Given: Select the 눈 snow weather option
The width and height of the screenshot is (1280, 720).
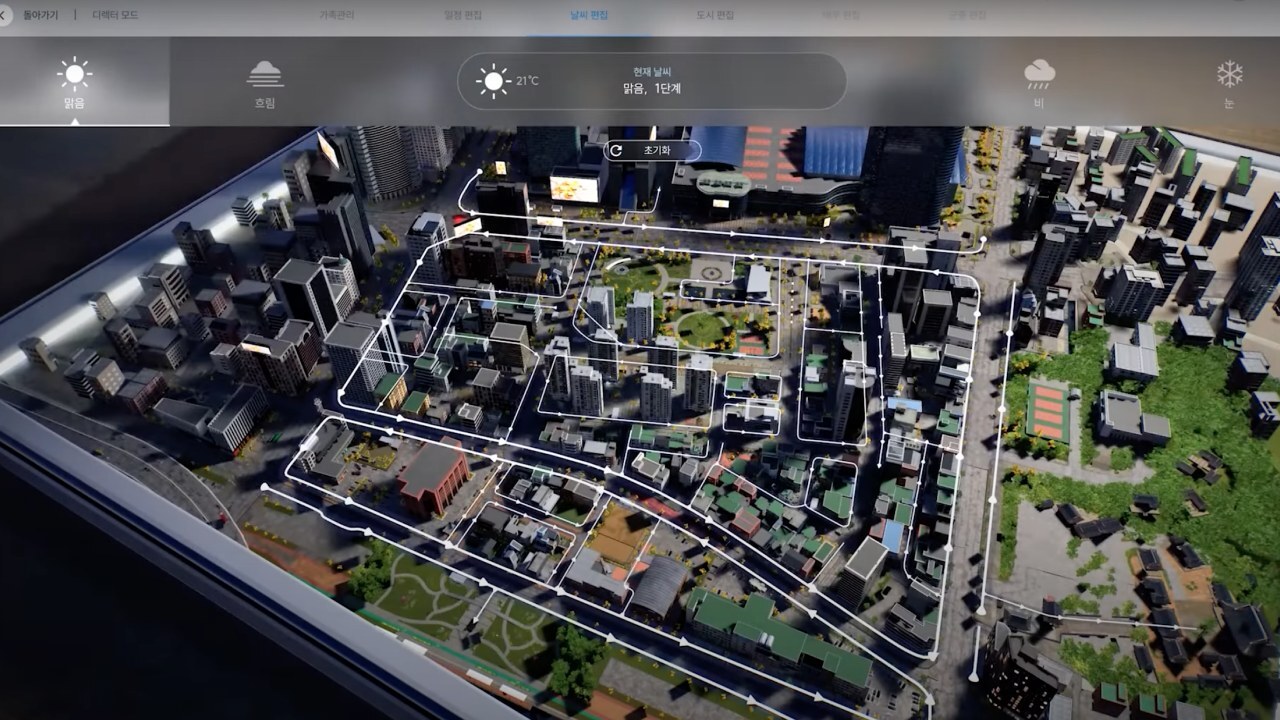Looking at the screenshot, I should [1229, 82].
